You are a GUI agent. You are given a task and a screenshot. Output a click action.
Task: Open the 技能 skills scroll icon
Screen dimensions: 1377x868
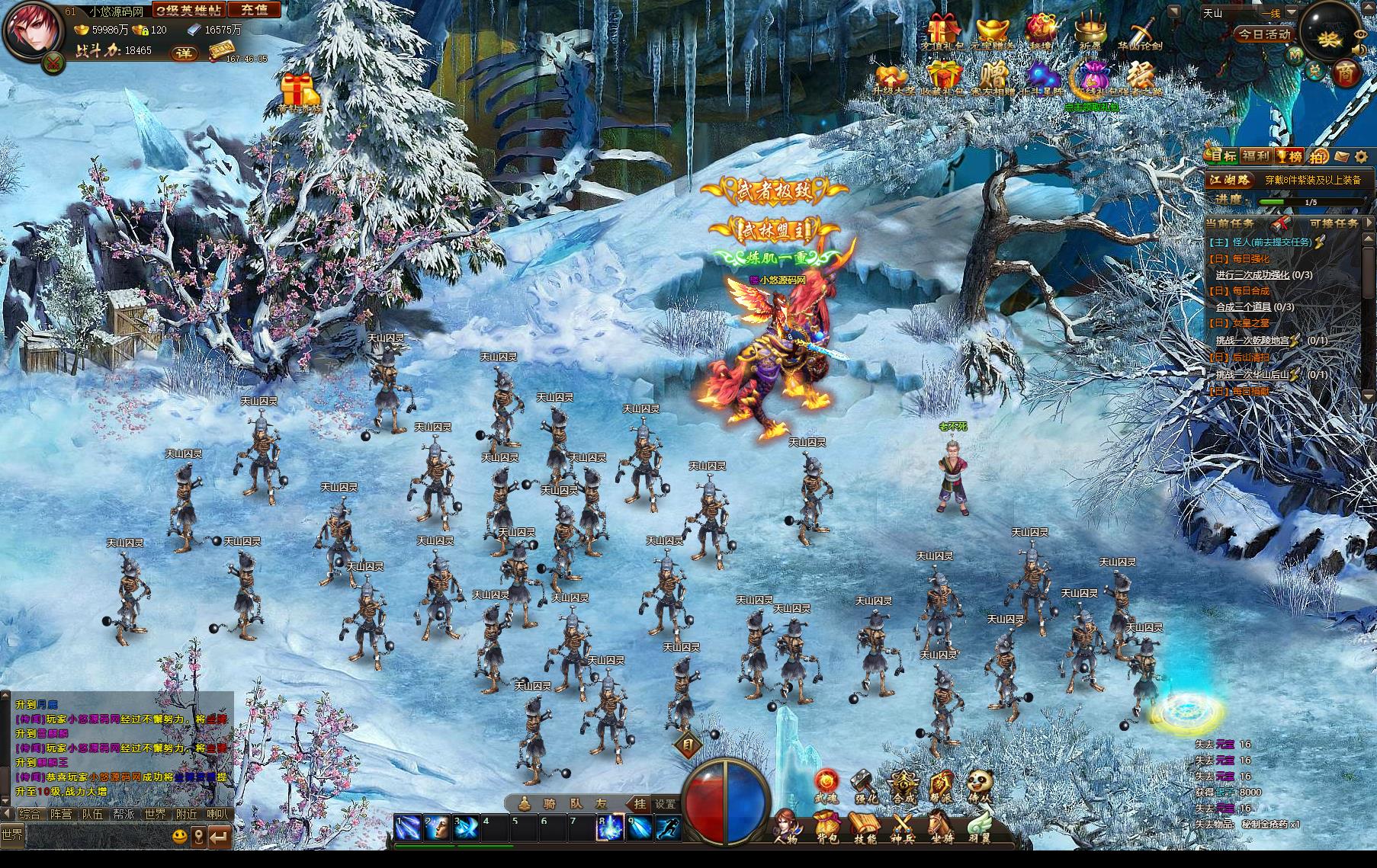click(x=865, y=828)
